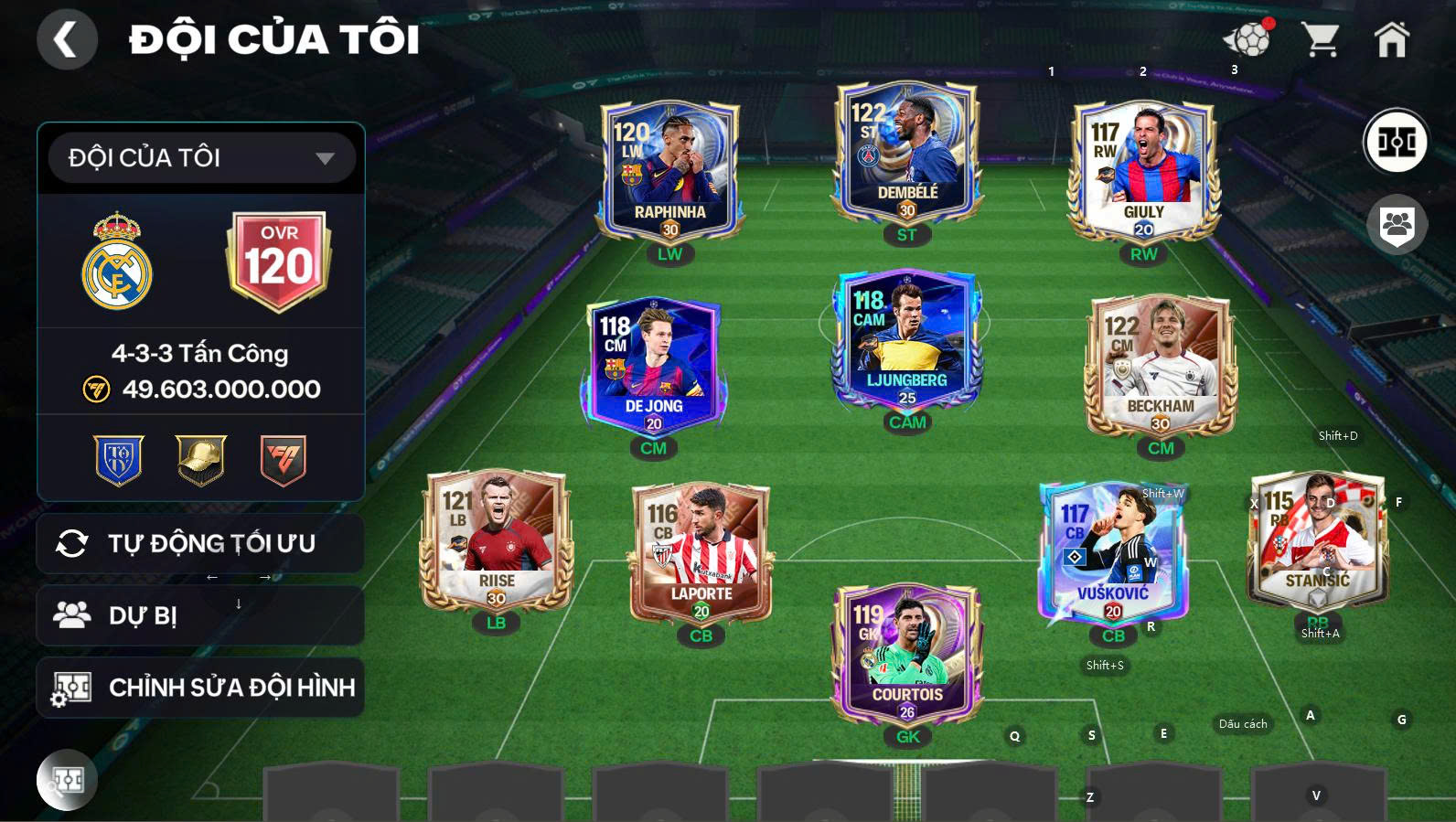Open the pitch formation view icon
The image size is (1456, 822).
click(x=1397, y=140)
